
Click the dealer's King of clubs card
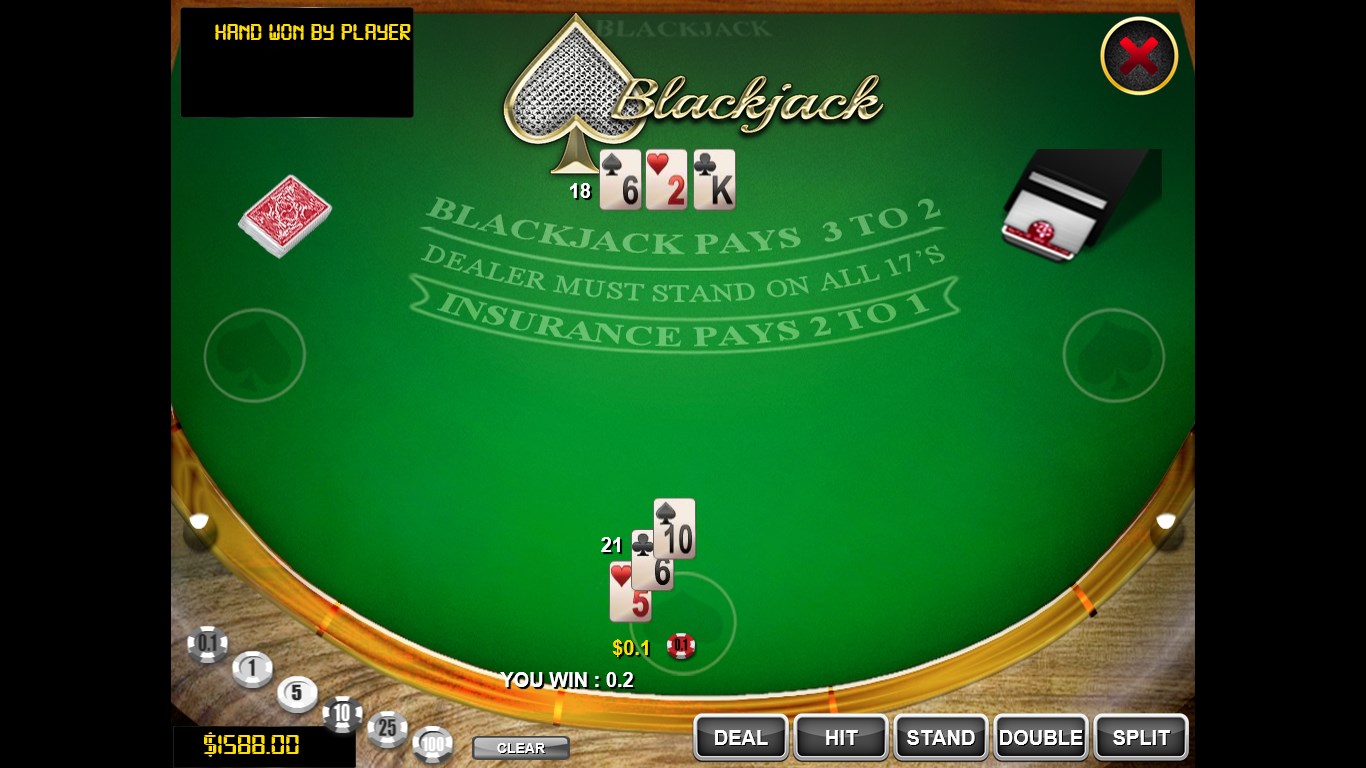coord(714,180)
